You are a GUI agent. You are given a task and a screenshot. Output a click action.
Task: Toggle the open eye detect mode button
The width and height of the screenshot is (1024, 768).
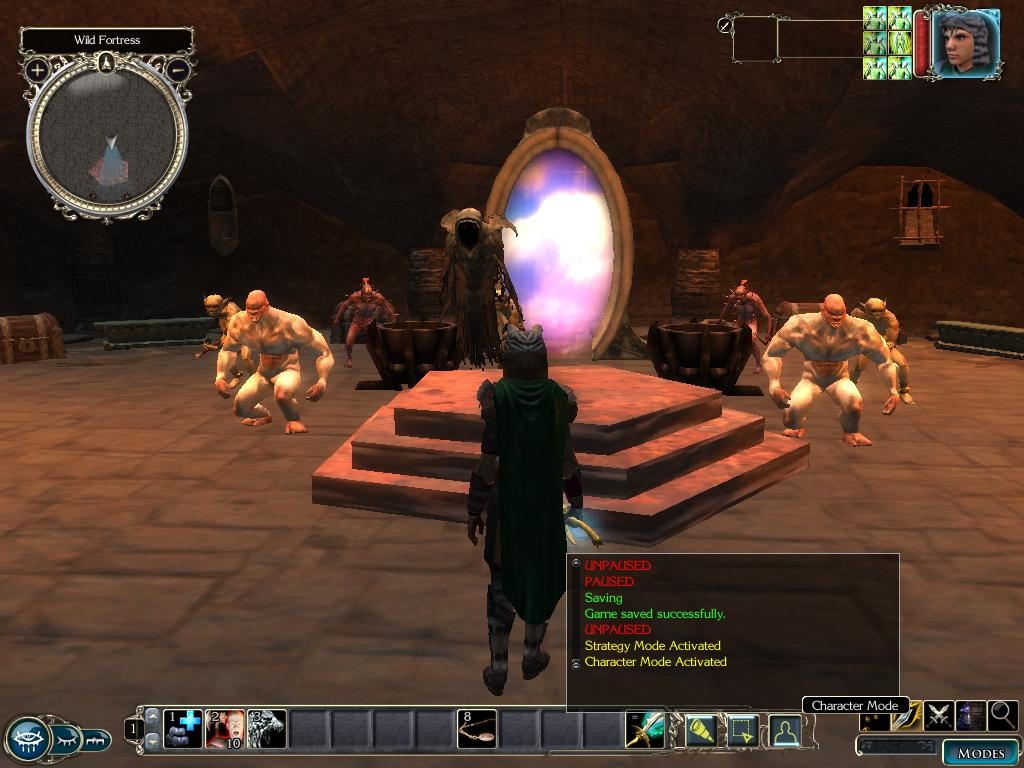[x=27, y=739]
